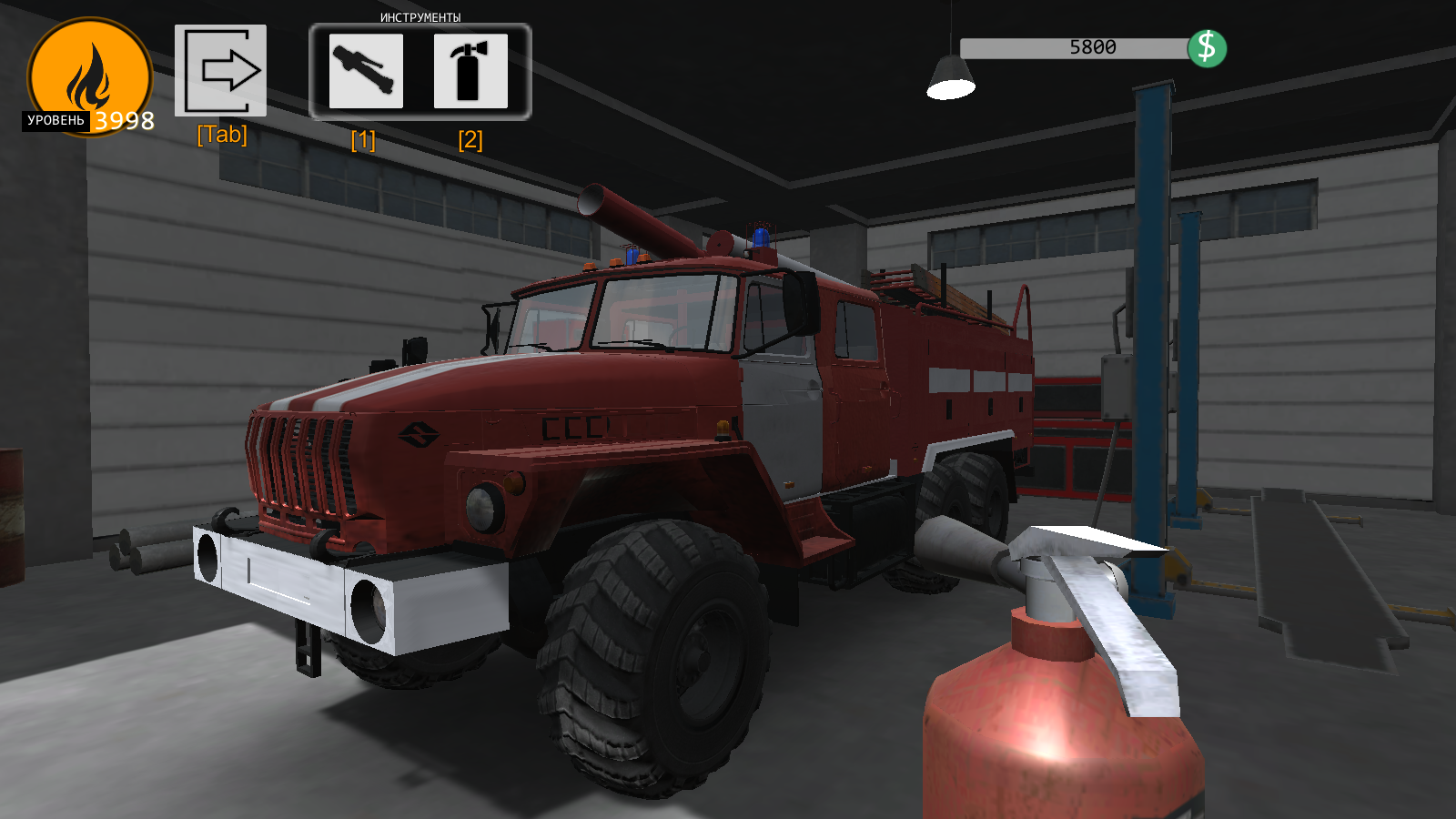Click the ИНСТРУМЕНТЫ toolbar panel header
1456x819 pixels.
click(422, 15)
